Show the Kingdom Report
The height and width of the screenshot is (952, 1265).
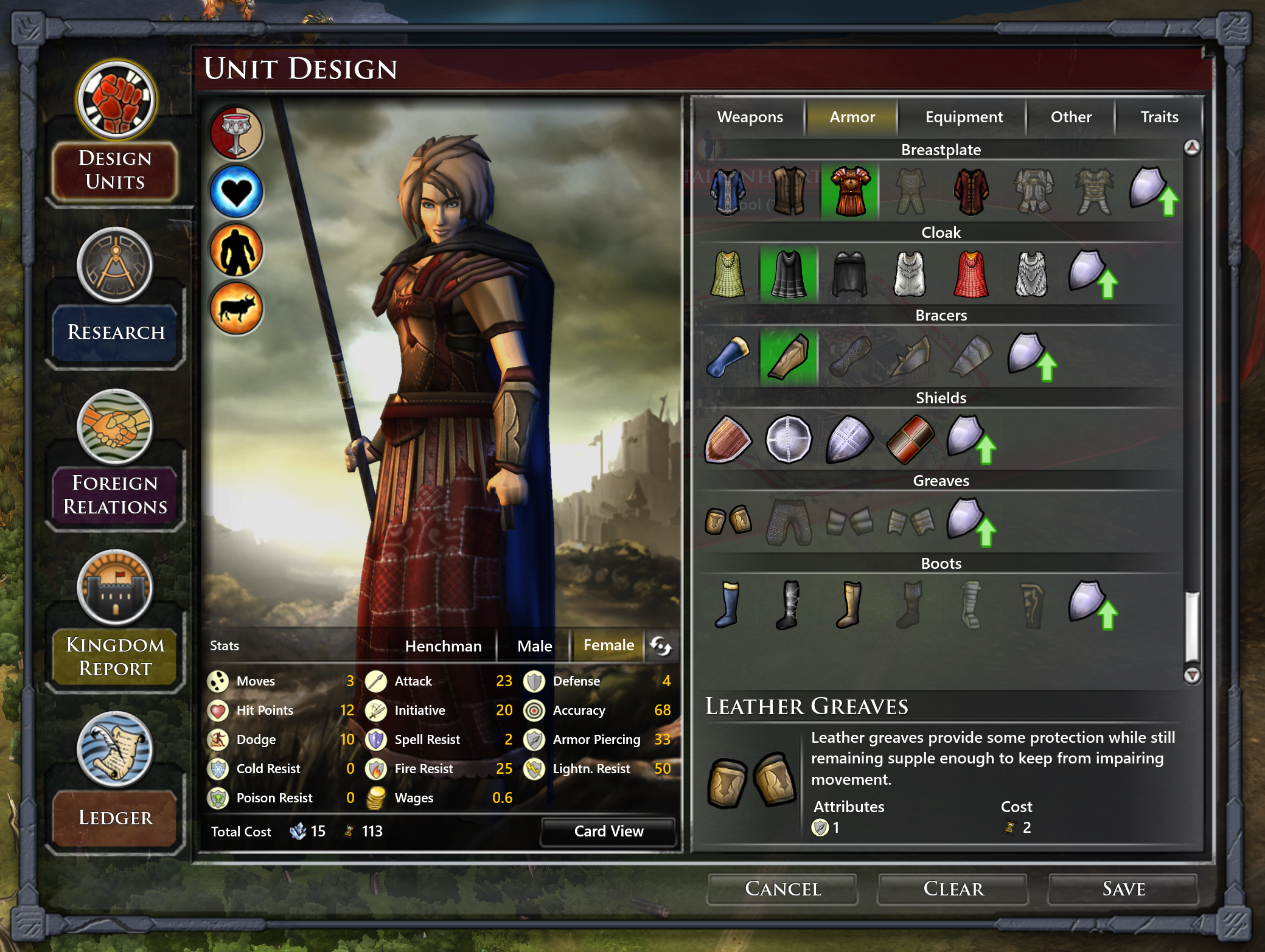(x=115, y=656)
